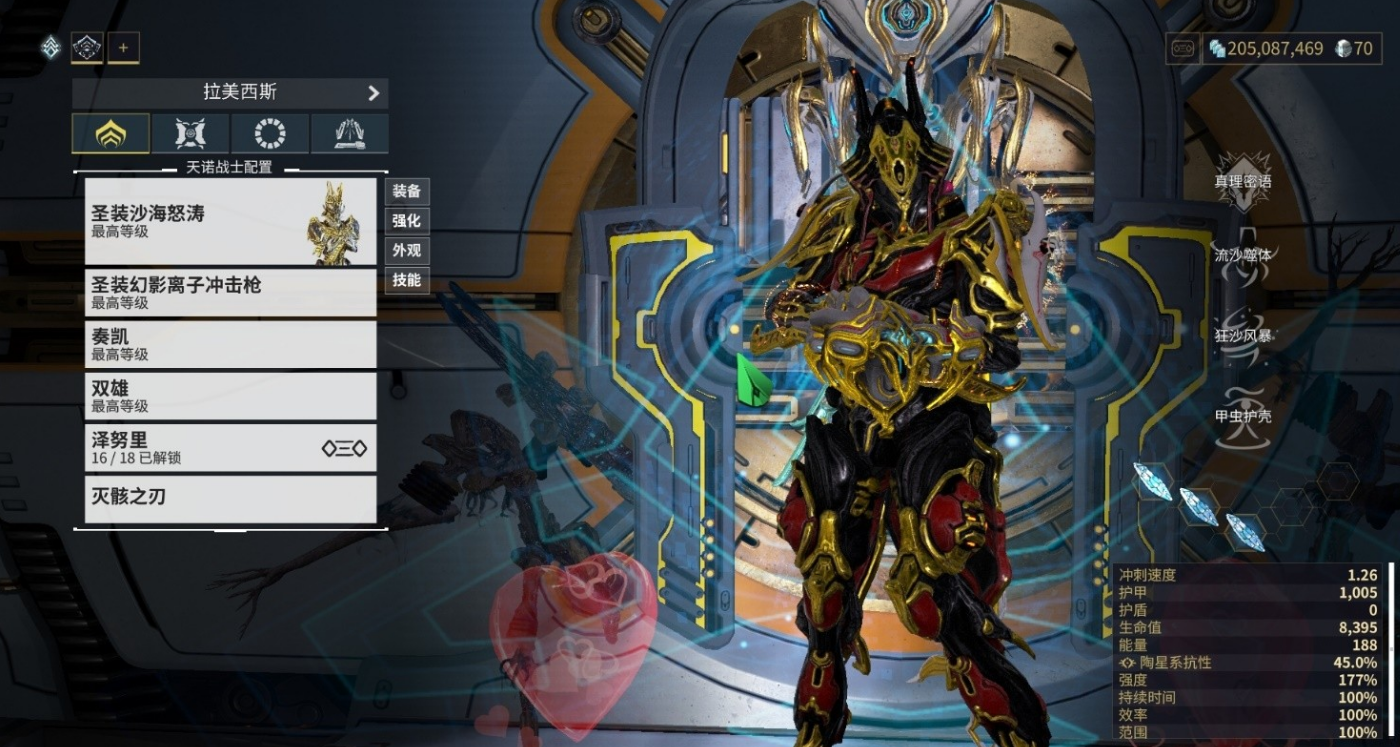Click the 装备 equip button
The image size is (1400, 747).
[x=406, y=191]
